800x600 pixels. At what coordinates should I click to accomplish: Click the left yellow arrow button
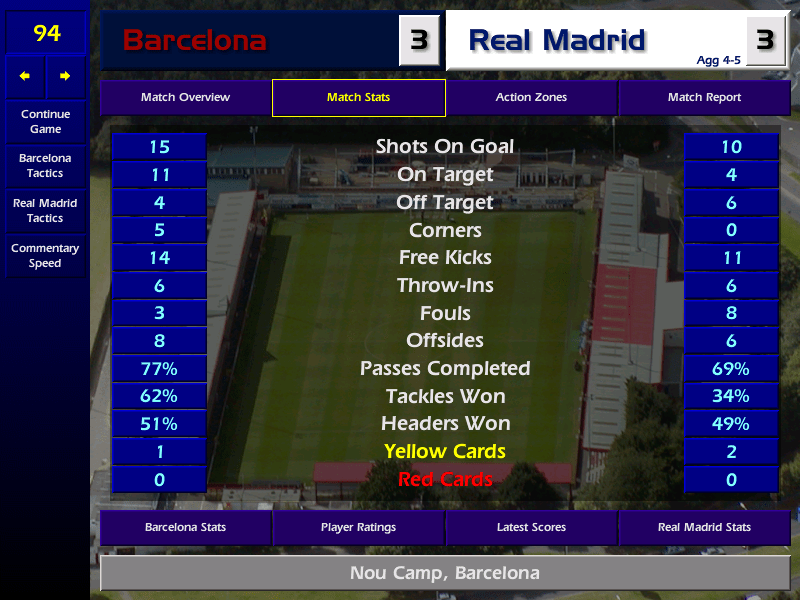(x=25, y=76)
